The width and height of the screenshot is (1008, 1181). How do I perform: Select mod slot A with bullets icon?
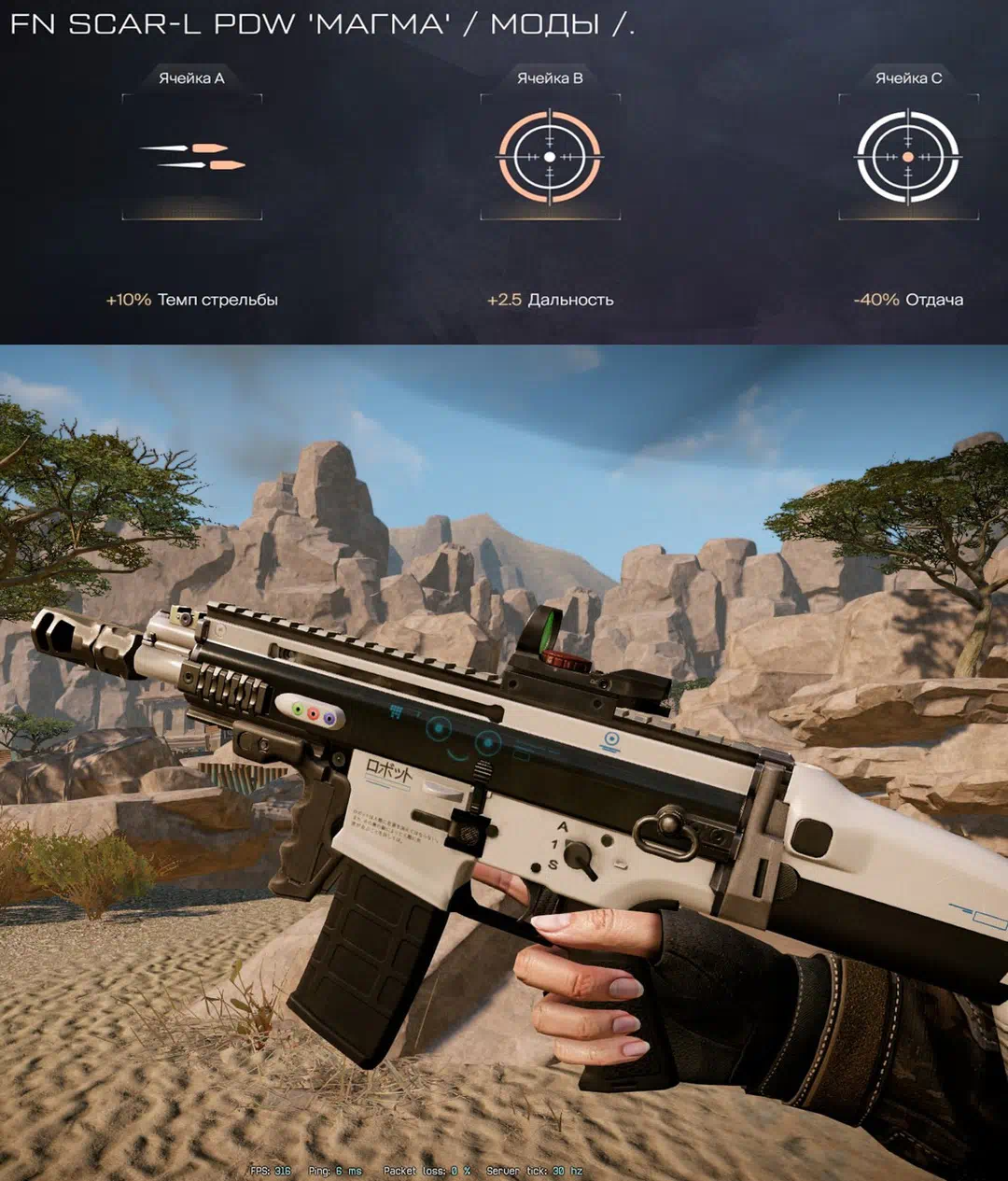click(192, 157)
